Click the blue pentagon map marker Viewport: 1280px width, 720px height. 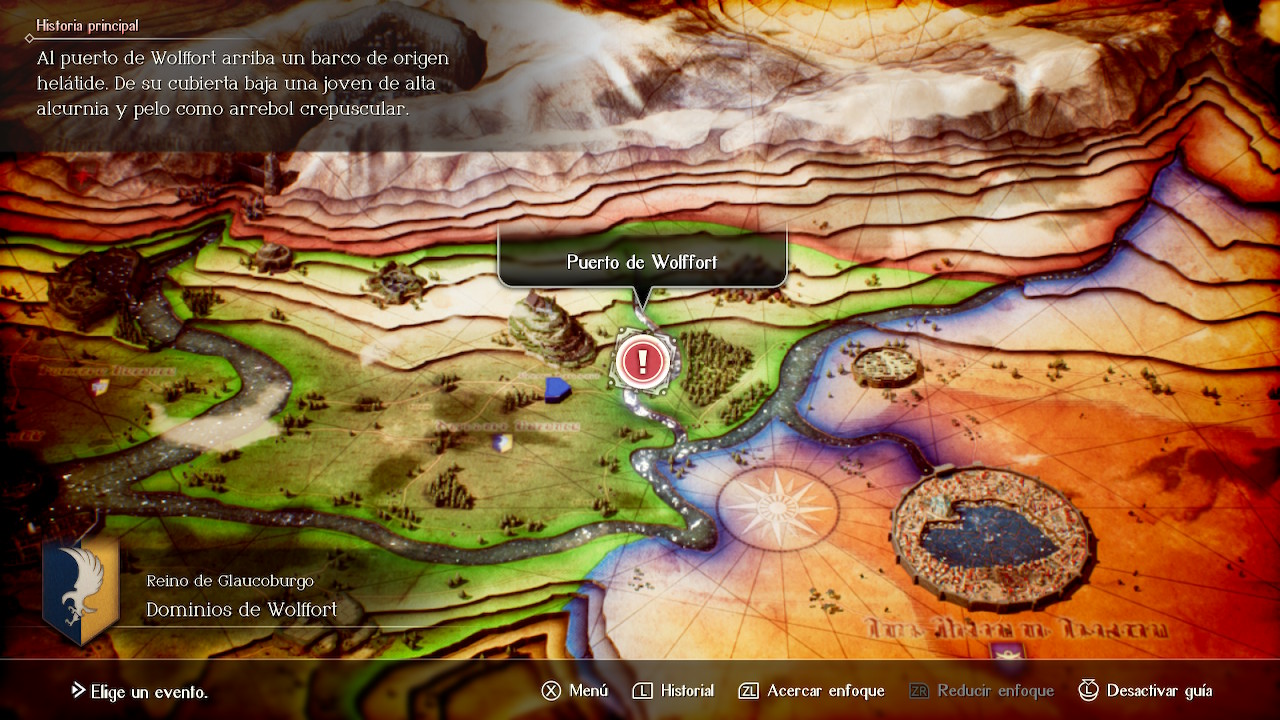556,387
